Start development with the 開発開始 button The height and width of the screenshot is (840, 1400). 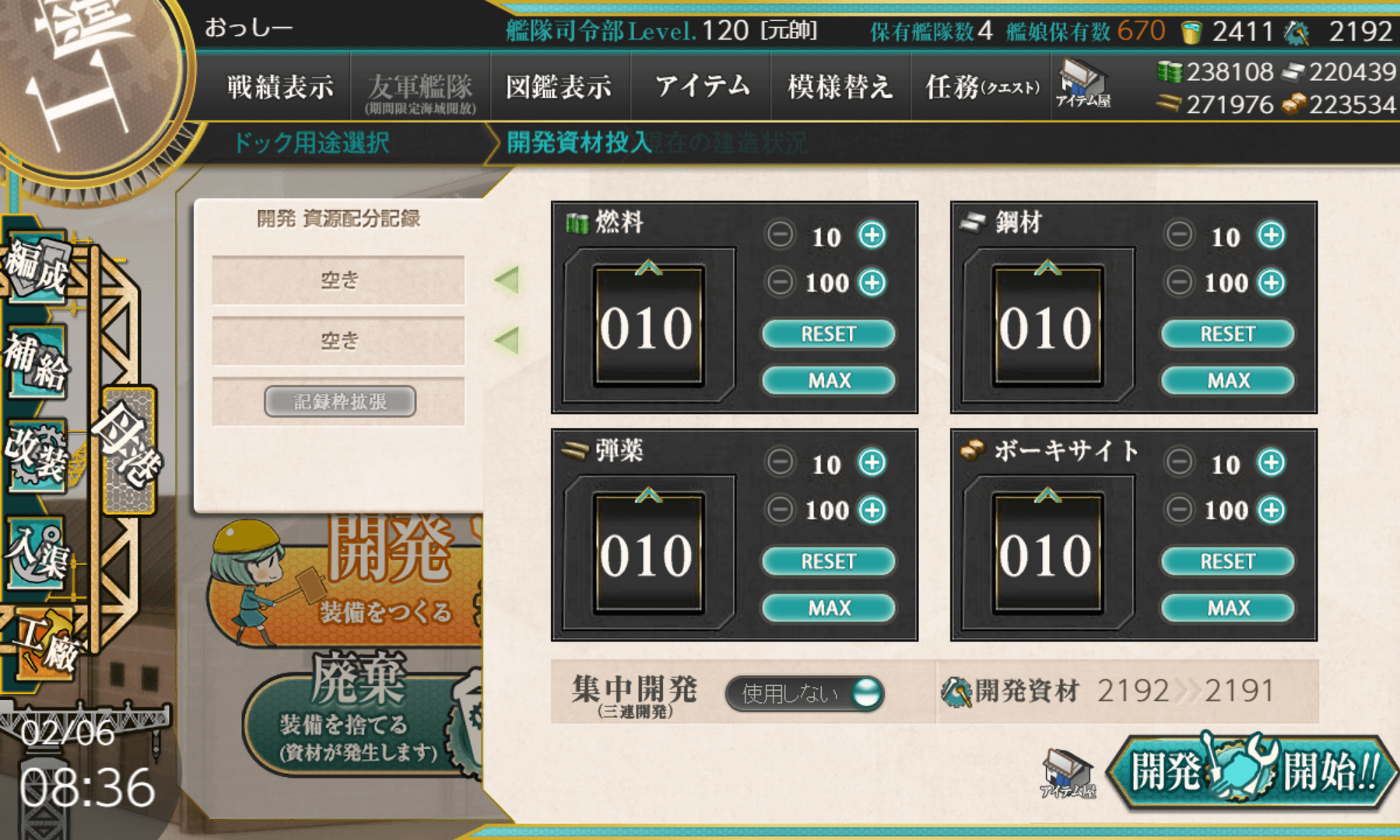(x=1253, y=772)
